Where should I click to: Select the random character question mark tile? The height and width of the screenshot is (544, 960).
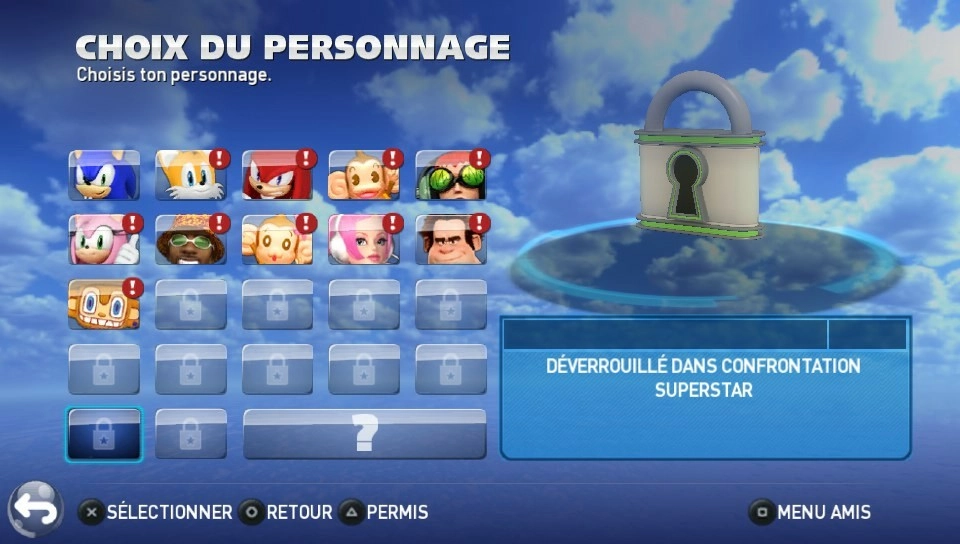tap(365, 434)
